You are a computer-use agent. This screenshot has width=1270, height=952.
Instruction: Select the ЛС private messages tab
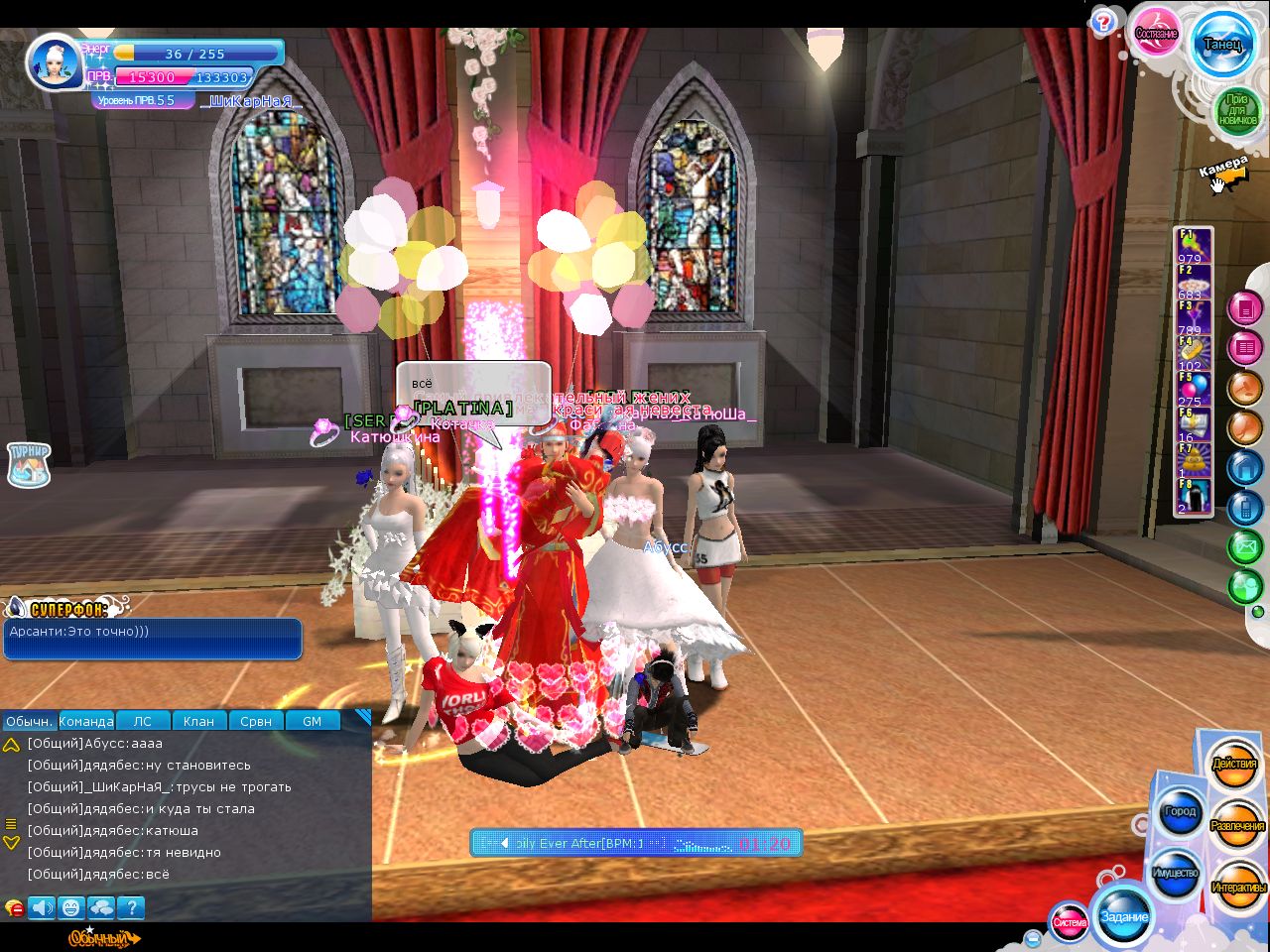point(143,721)
